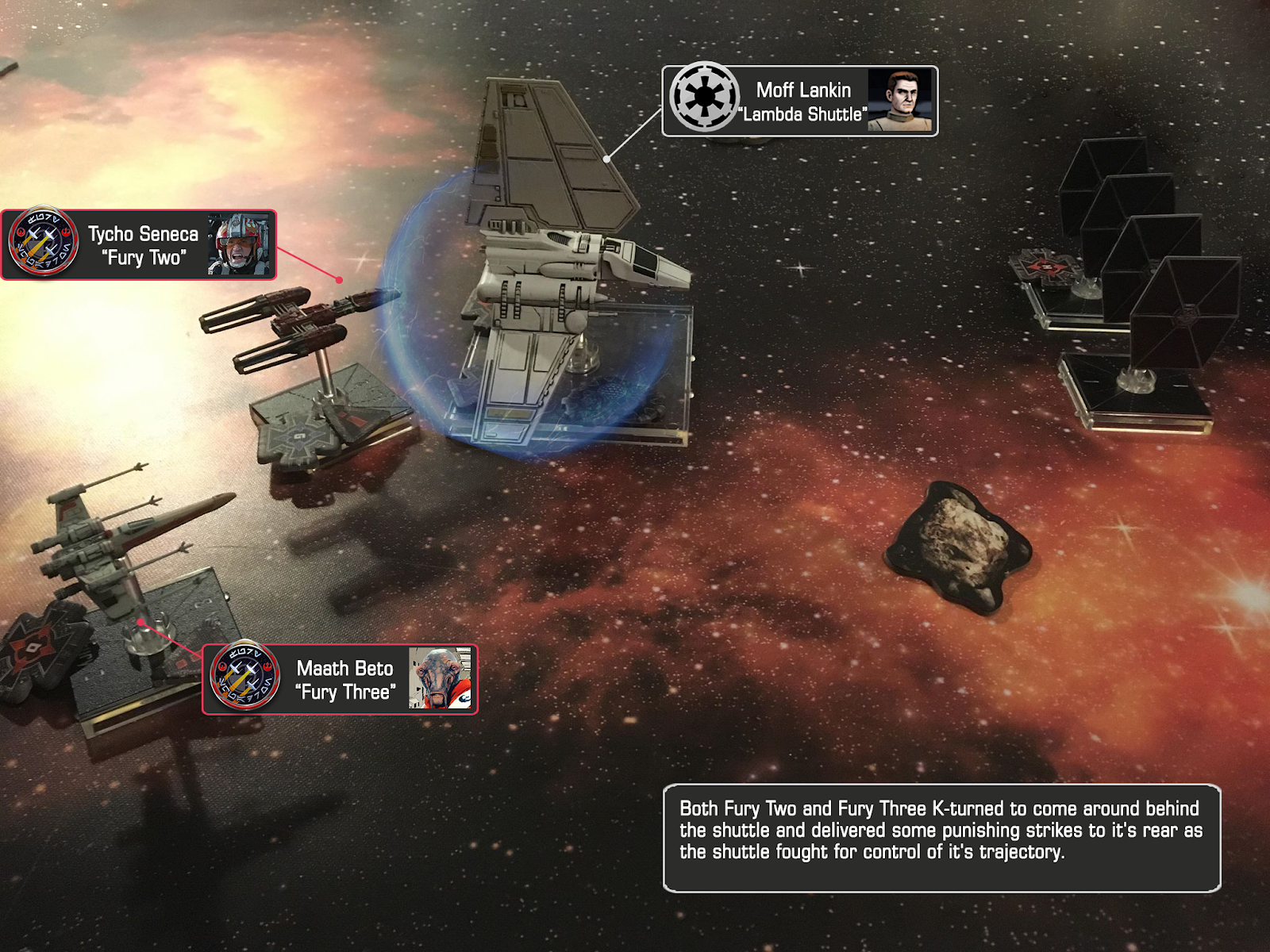Open Tycho Seneca's helmeted pilot portrait

click(x=238, y=244)
